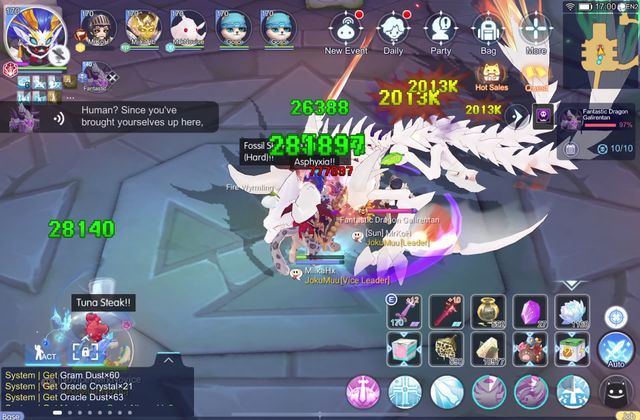Image resolution: width=640 pixels, height=420 pixels.
Task: Expand the system chat log
Action: point(167,360)
